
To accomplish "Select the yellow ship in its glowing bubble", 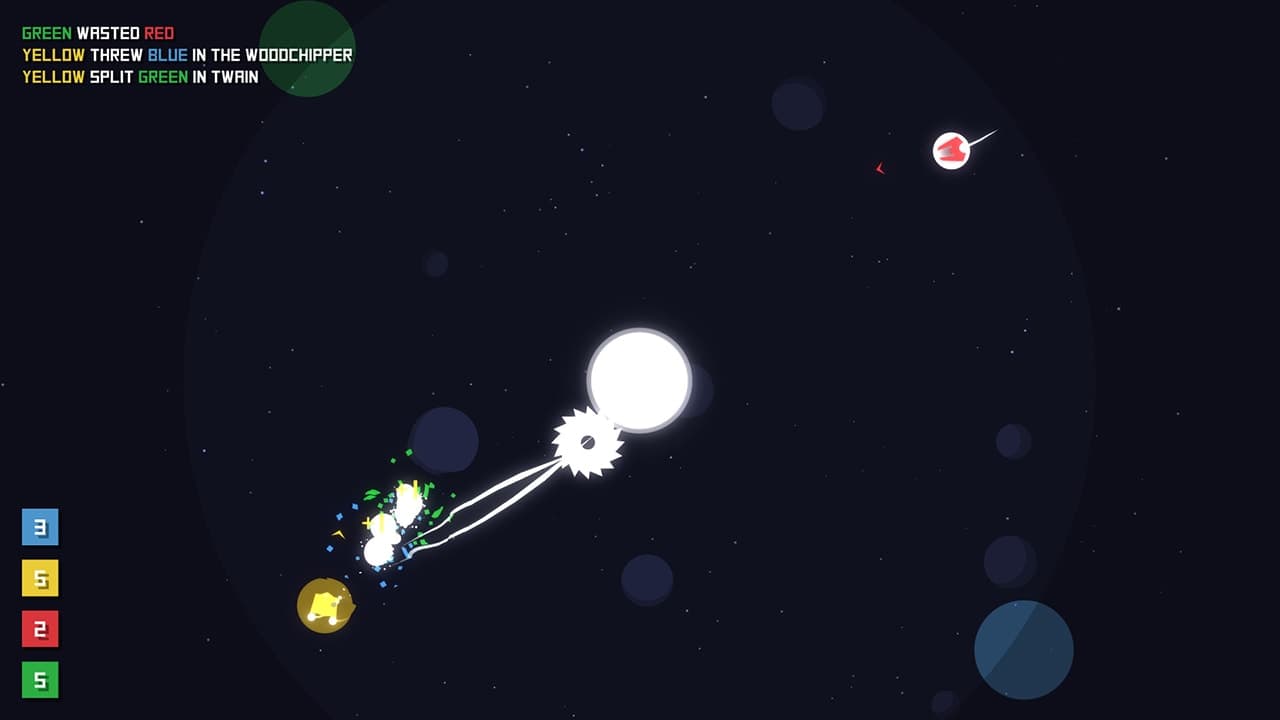I will click(x=324, y=604).
